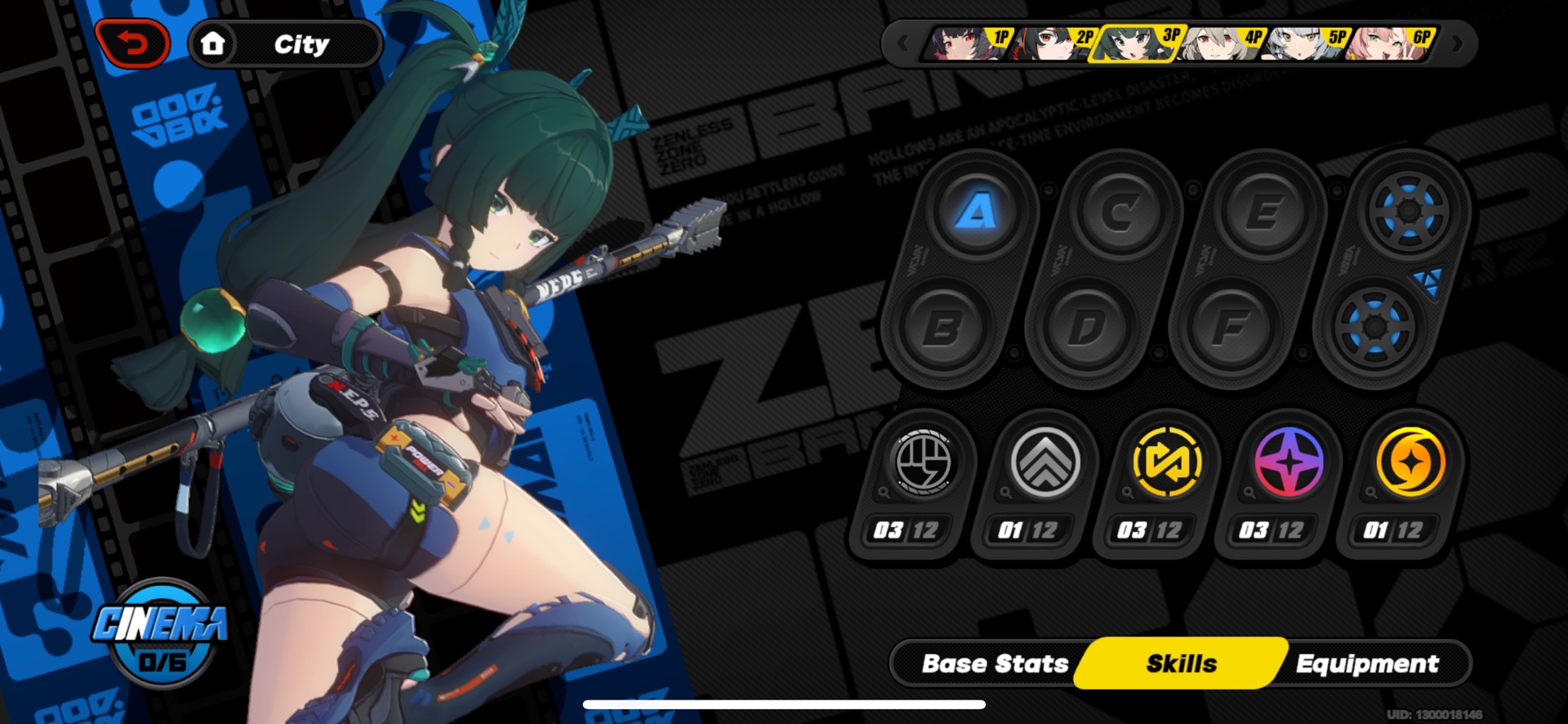The height and width of the screenshot is (724, 1568).
Task: Switch to the Equipment tab
Action: (1369, 664)
